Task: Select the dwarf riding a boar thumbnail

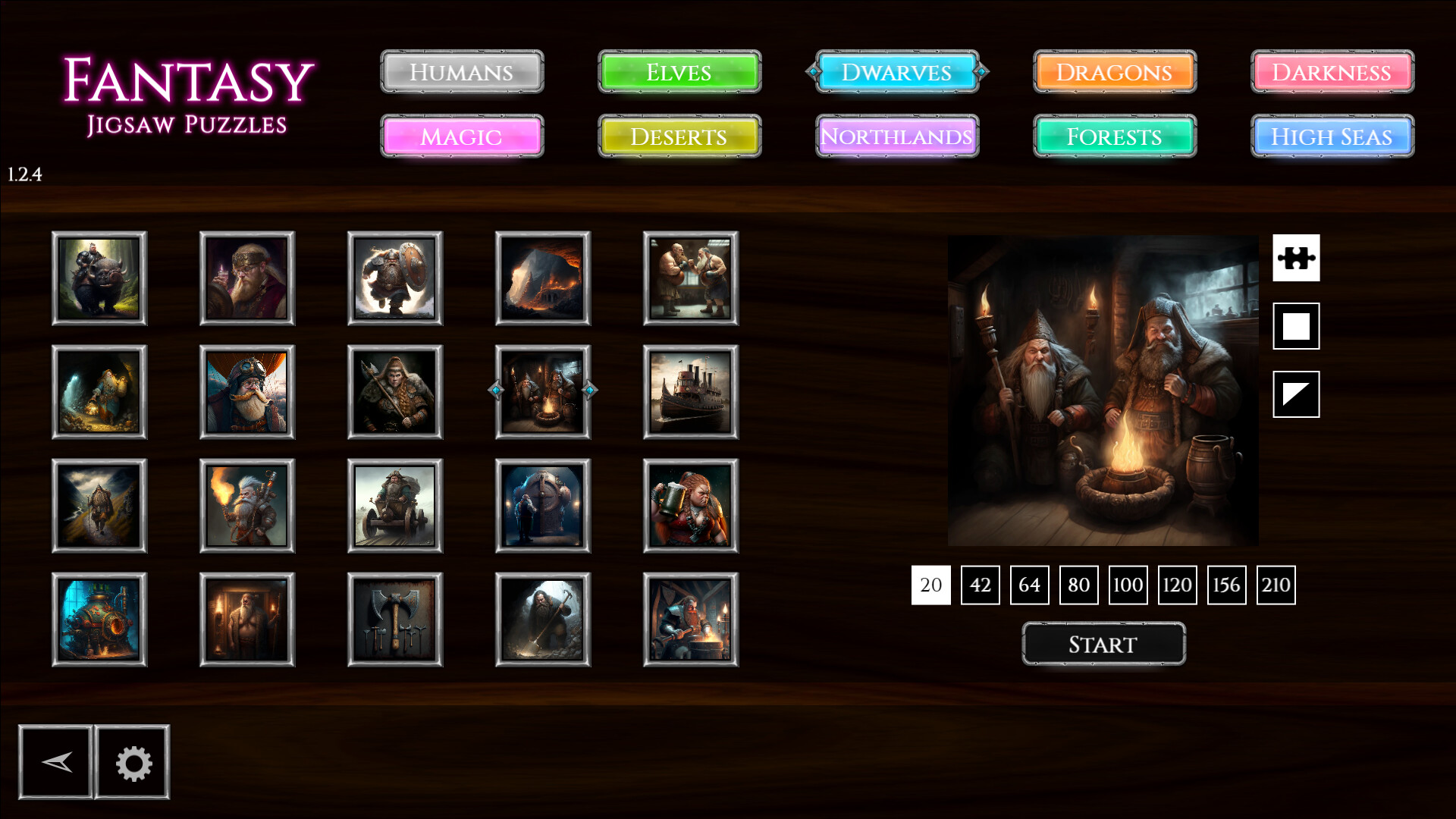Action: point(99,278)
